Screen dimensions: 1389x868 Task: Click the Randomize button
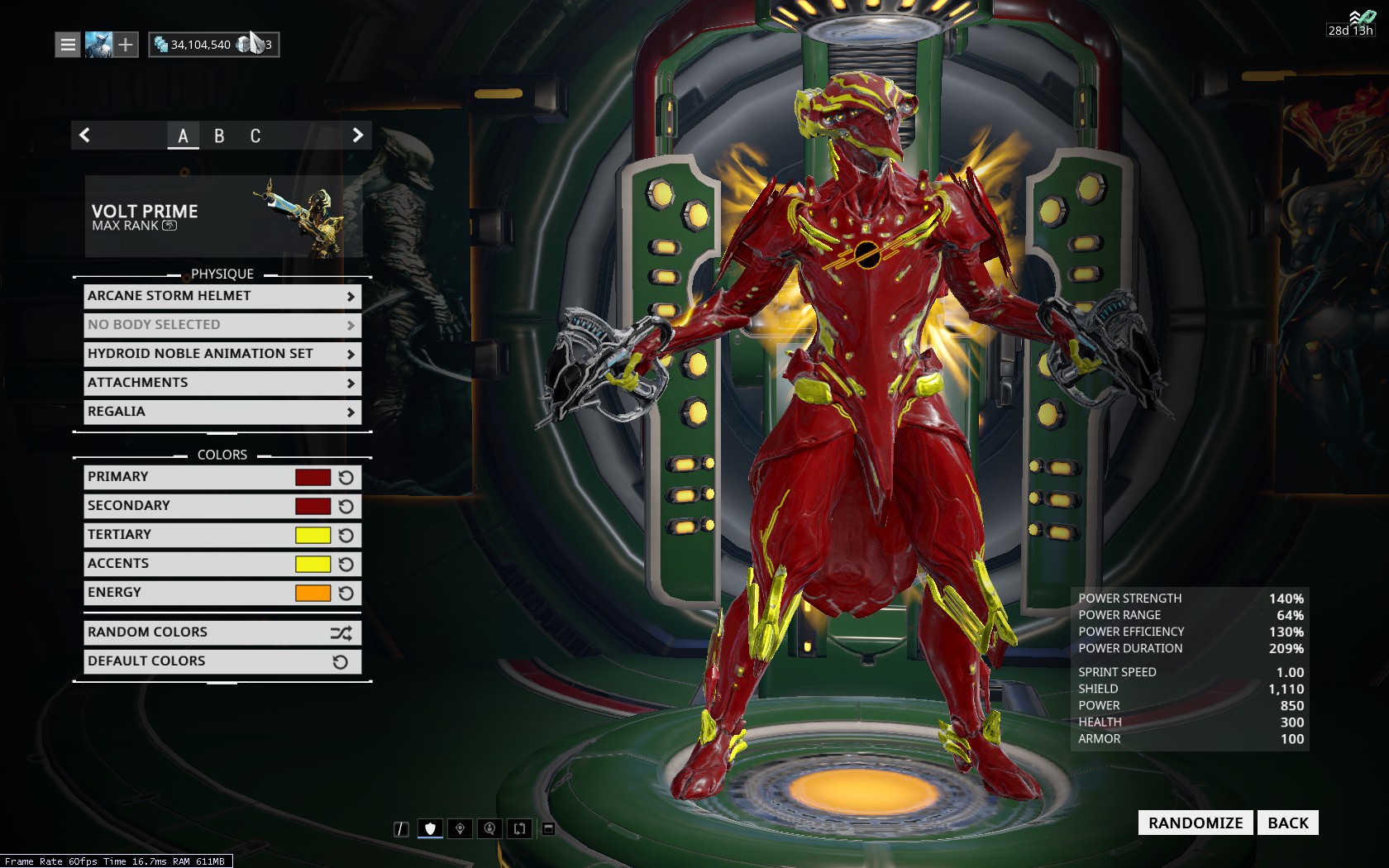[x=1195, y=823]
